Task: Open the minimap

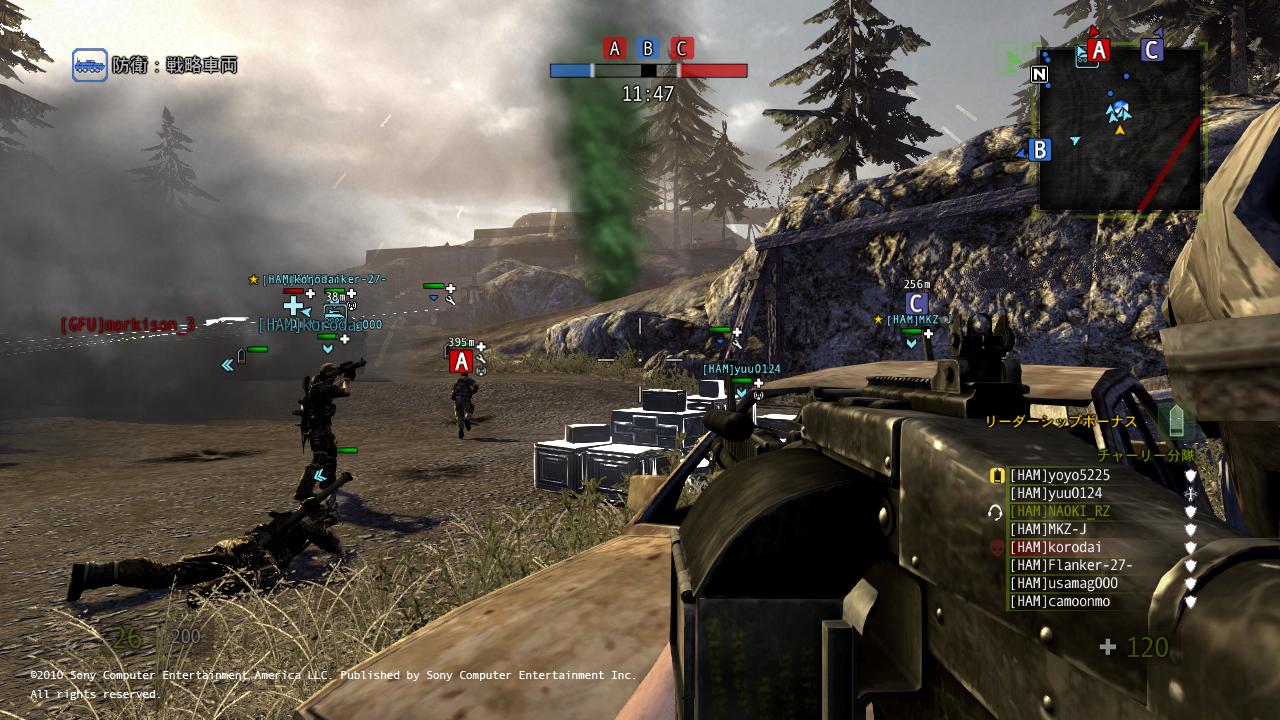Action: click(x=1120, y=128)
